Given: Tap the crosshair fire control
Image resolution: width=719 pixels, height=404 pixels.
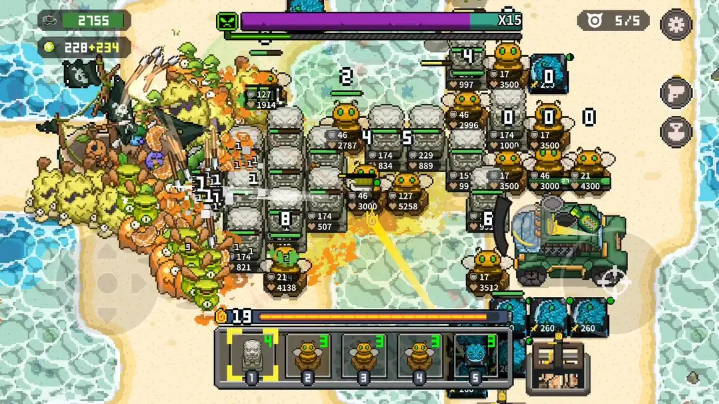Looking at the screenshot, I should 612,281.
